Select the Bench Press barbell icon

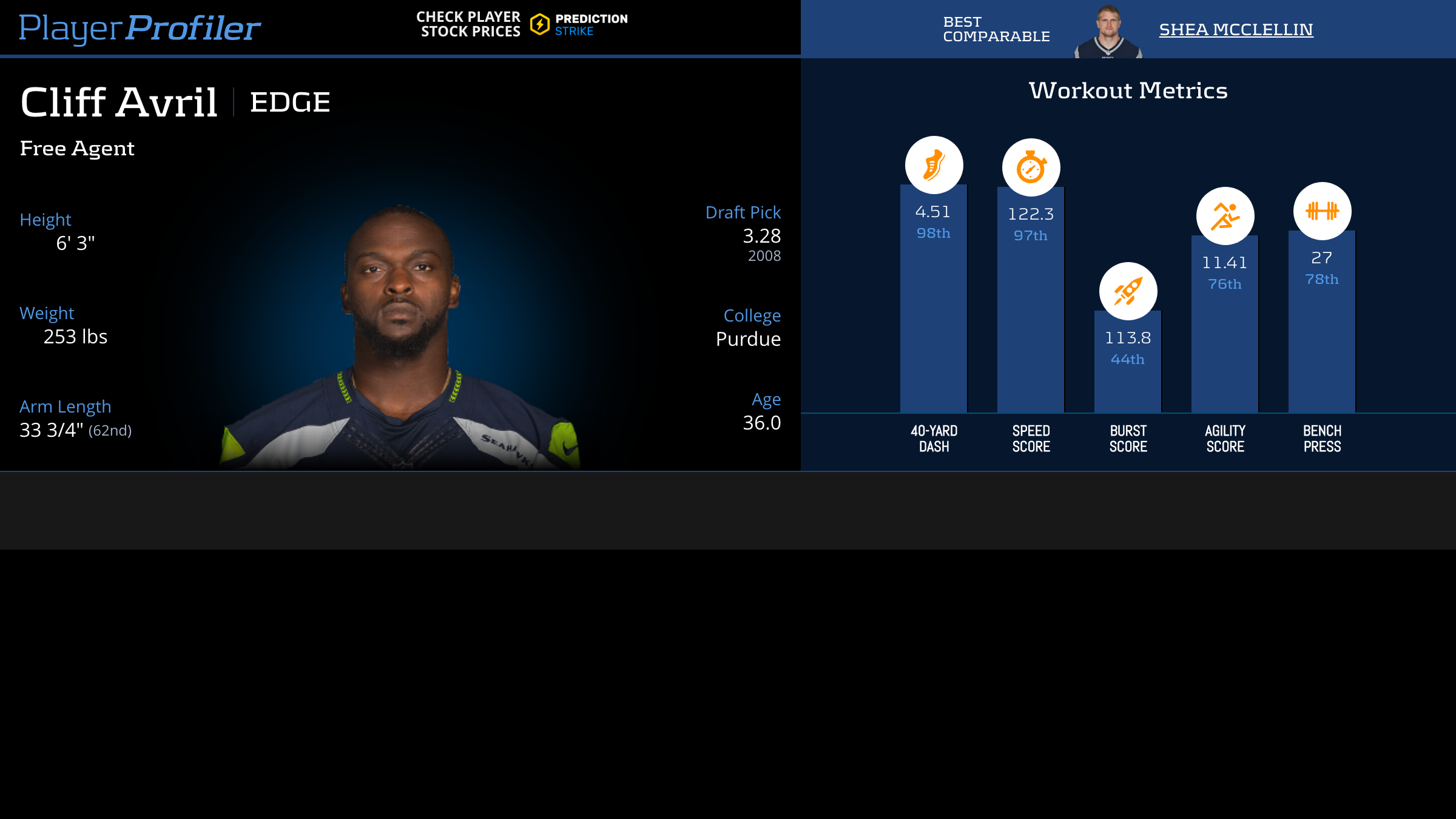tap(1322, 211)
